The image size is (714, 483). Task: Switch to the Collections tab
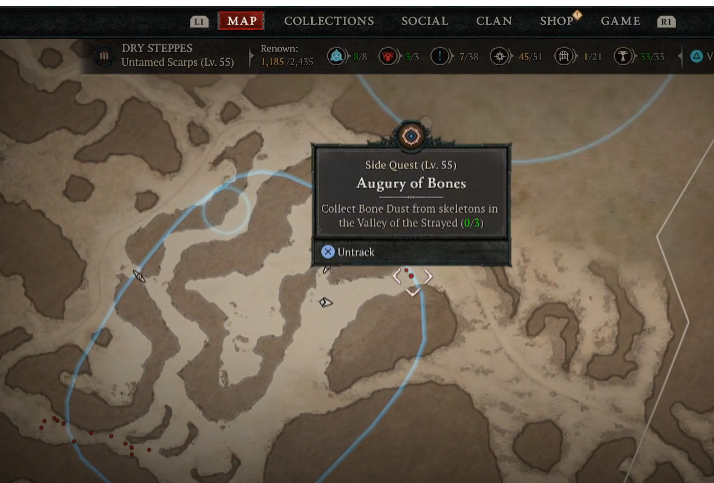pyautogui.click(x=328, y=21)
